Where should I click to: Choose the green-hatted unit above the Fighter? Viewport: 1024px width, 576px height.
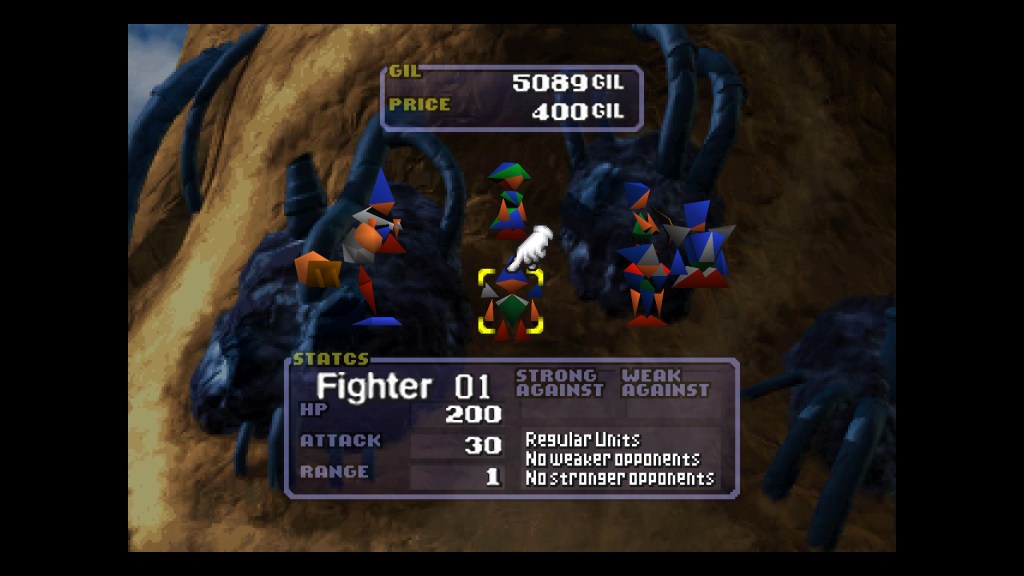[509, 199]
